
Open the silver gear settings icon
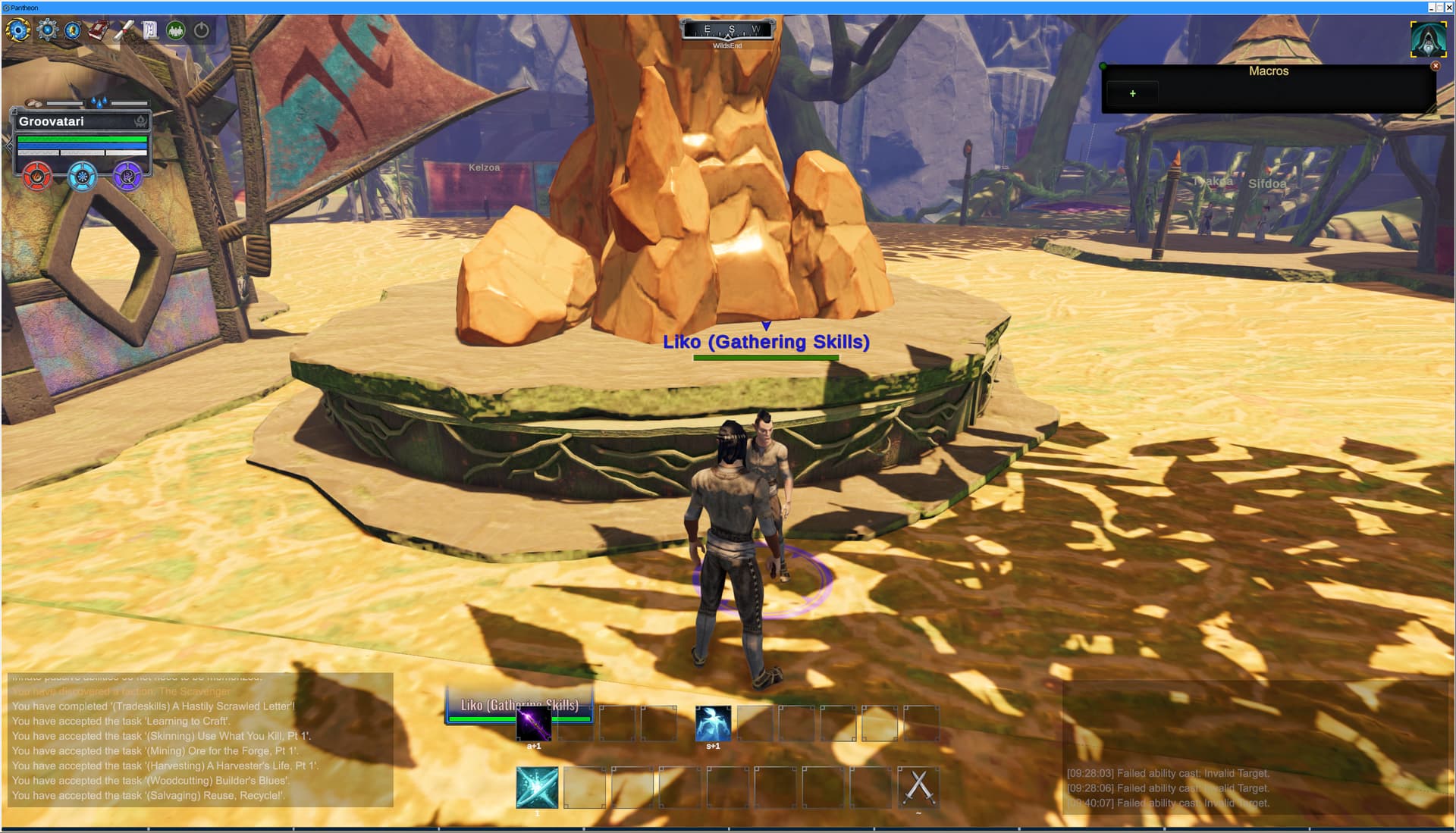click(x=47, y=30)
